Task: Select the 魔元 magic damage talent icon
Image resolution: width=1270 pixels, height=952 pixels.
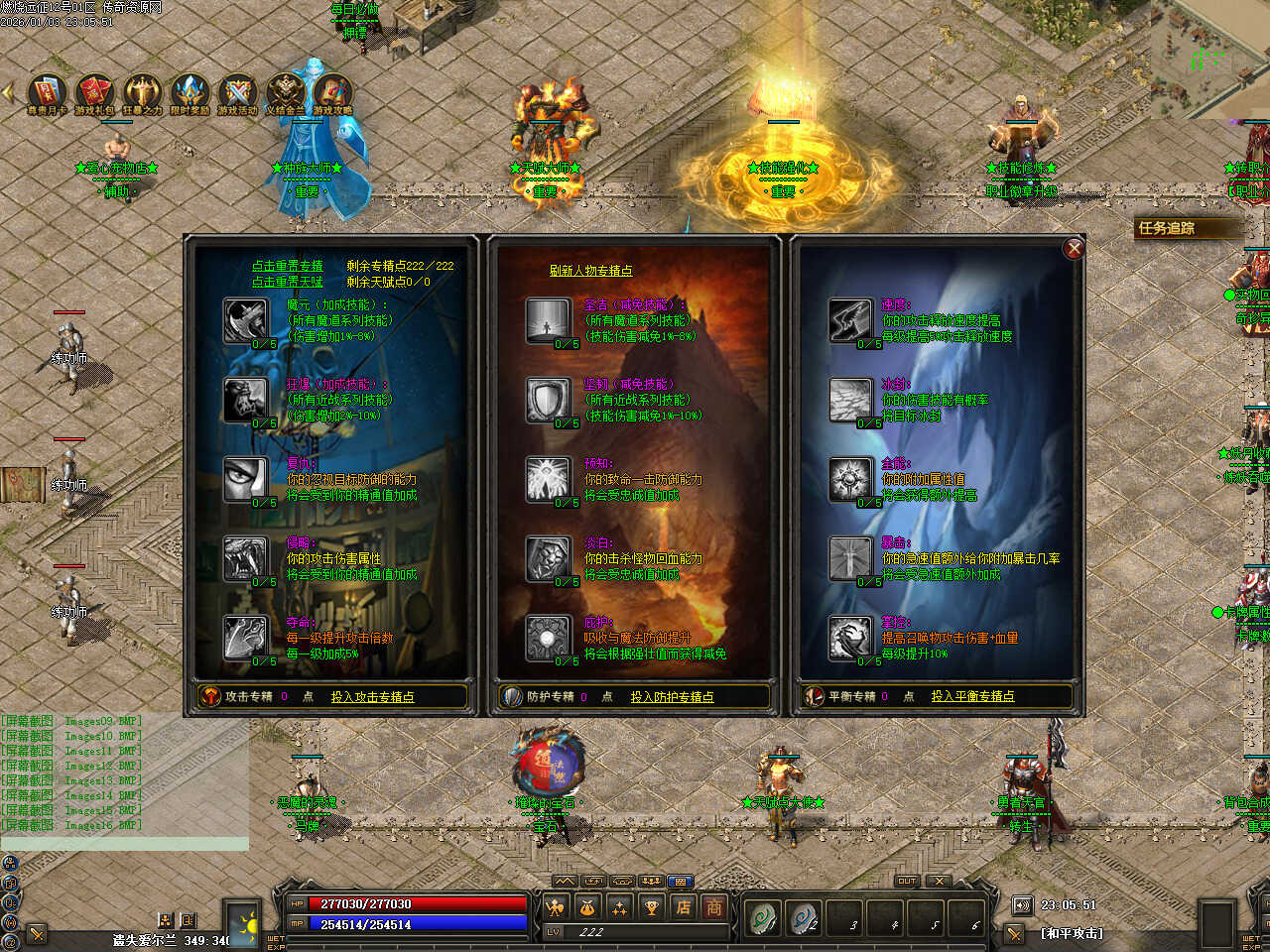Action: (245, 320)
